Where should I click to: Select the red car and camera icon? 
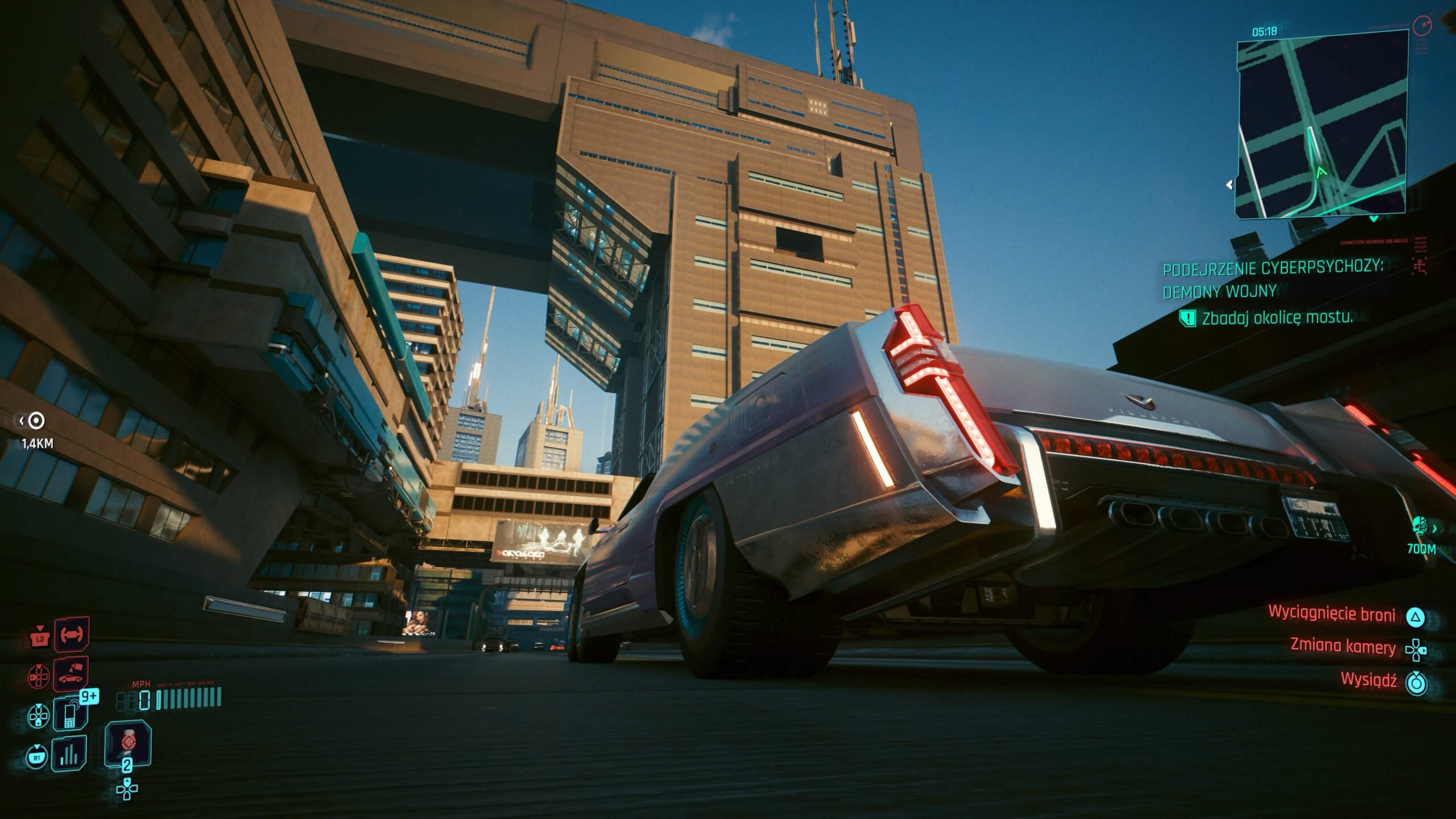(71, 675)
